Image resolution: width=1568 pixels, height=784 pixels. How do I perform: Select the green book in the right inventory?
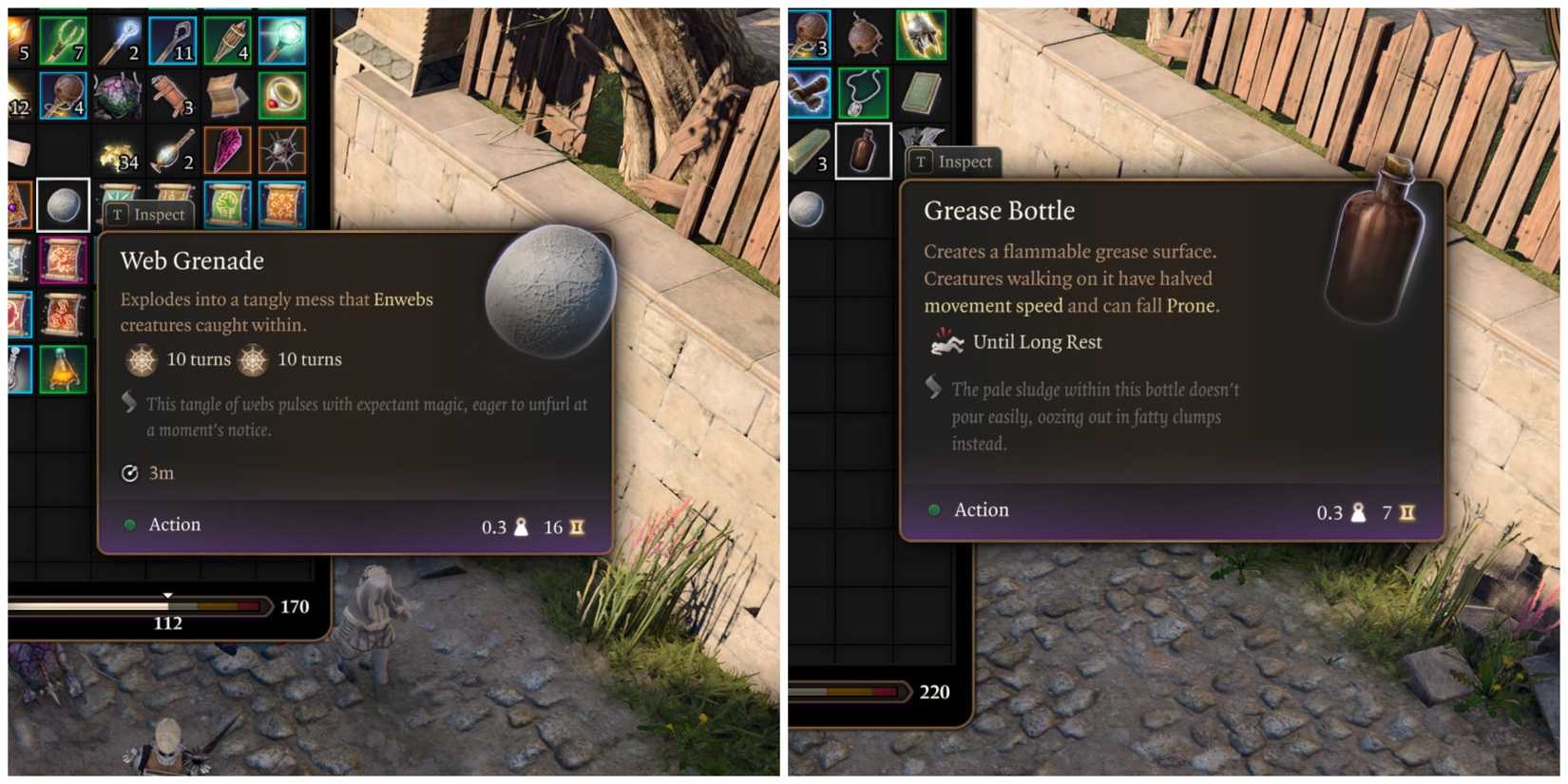tap(920, 90)
